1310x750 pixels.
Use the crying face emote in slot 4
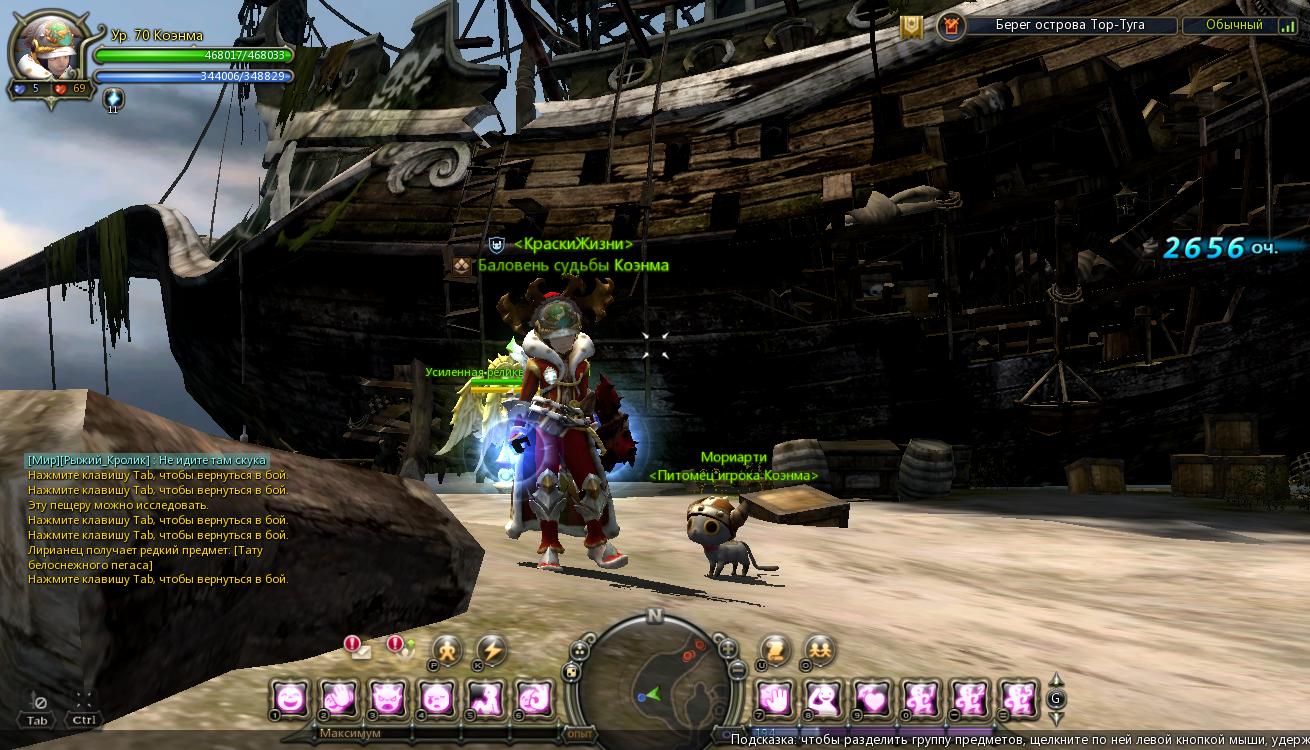tap(436, 697)
